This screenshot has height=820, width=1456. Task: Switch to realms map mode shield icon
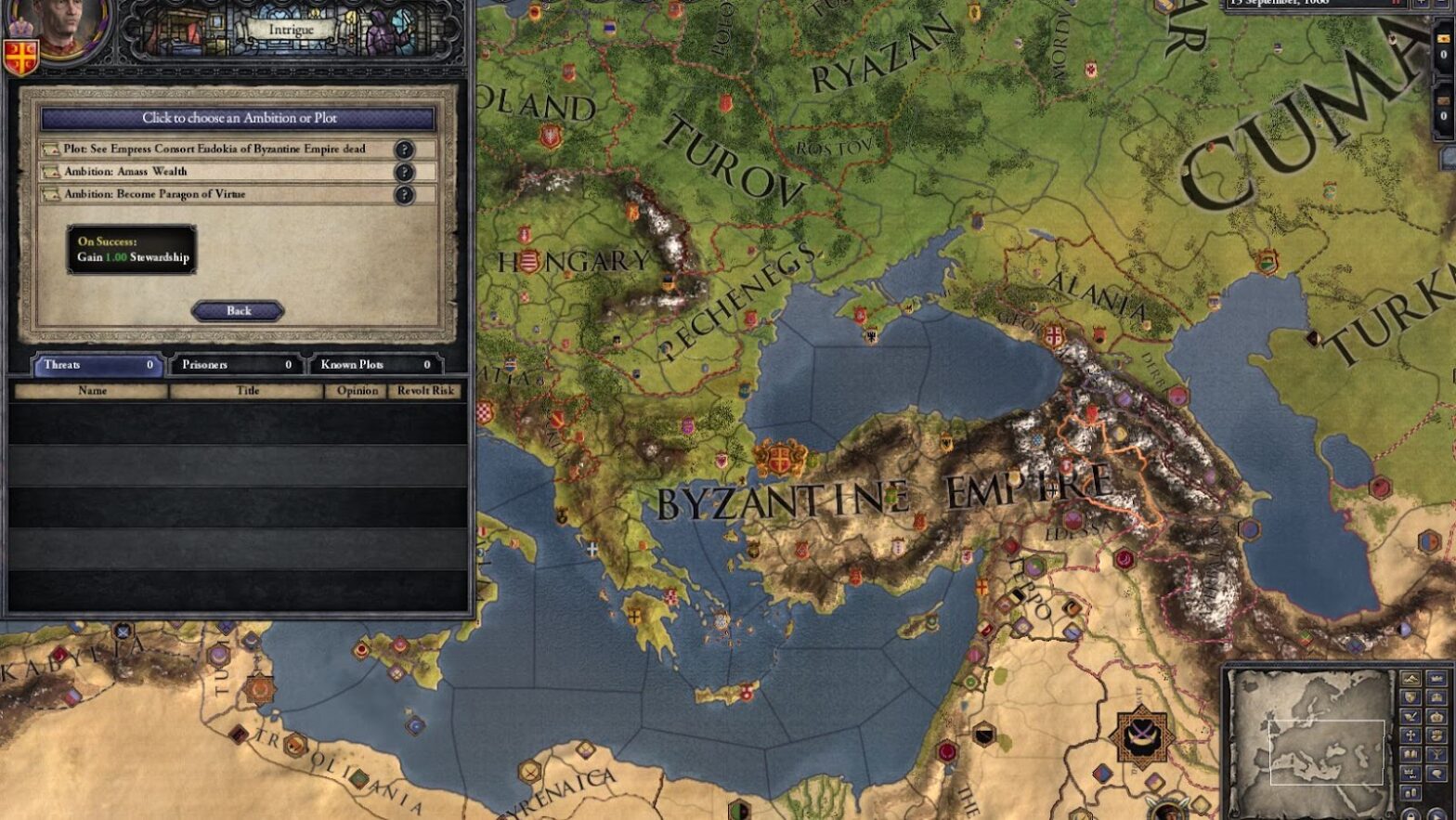pos(1410,696)
